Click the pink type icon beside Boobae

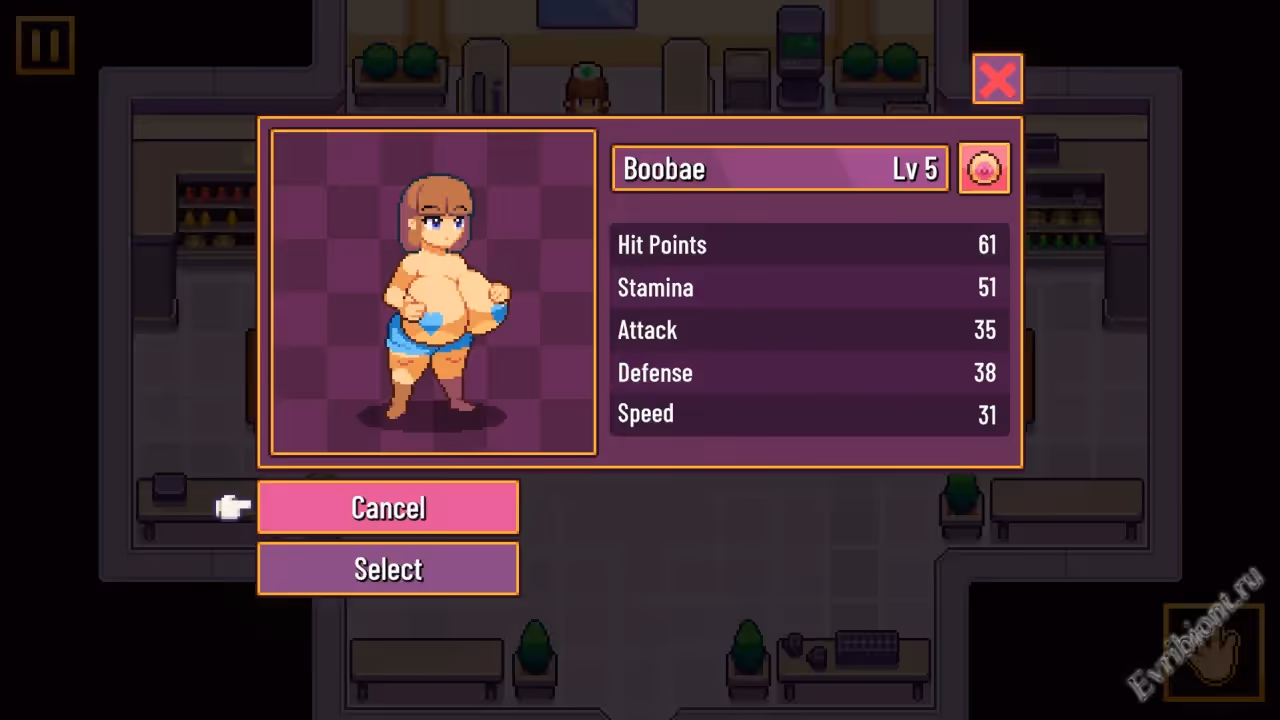coord(984,168)
